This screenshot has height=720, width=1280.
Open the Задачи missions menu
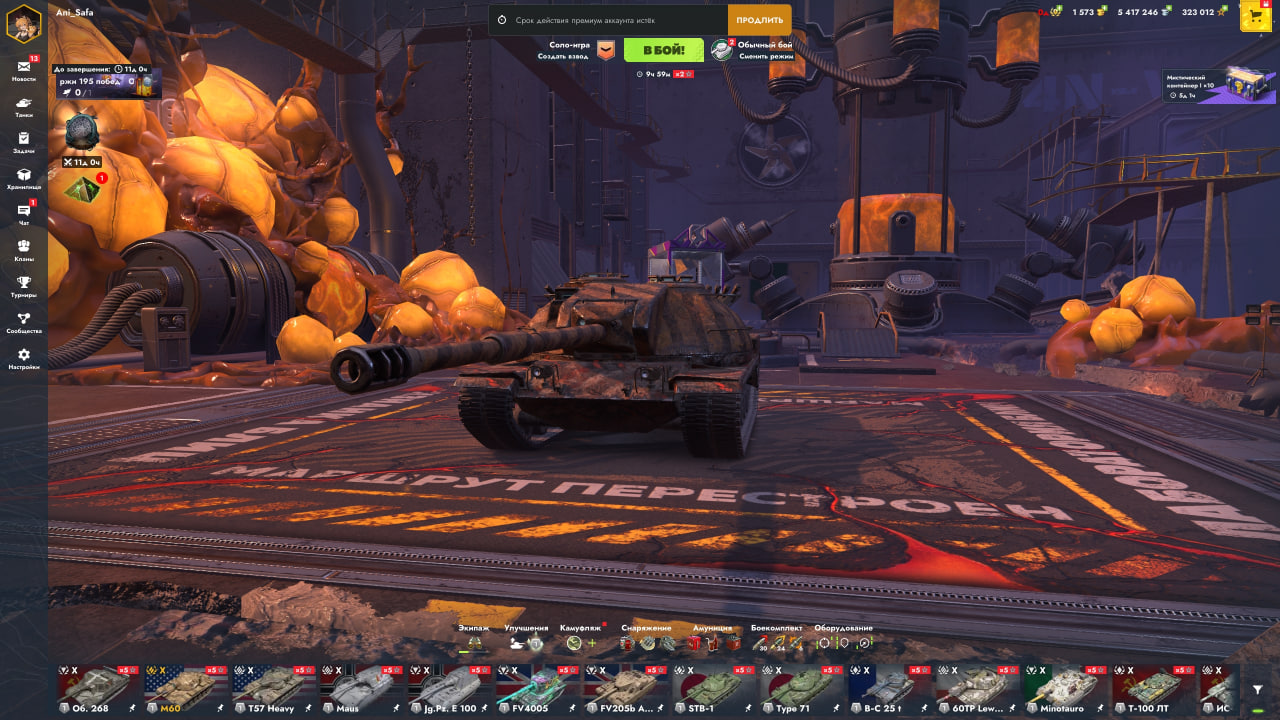tap(24, 142)
